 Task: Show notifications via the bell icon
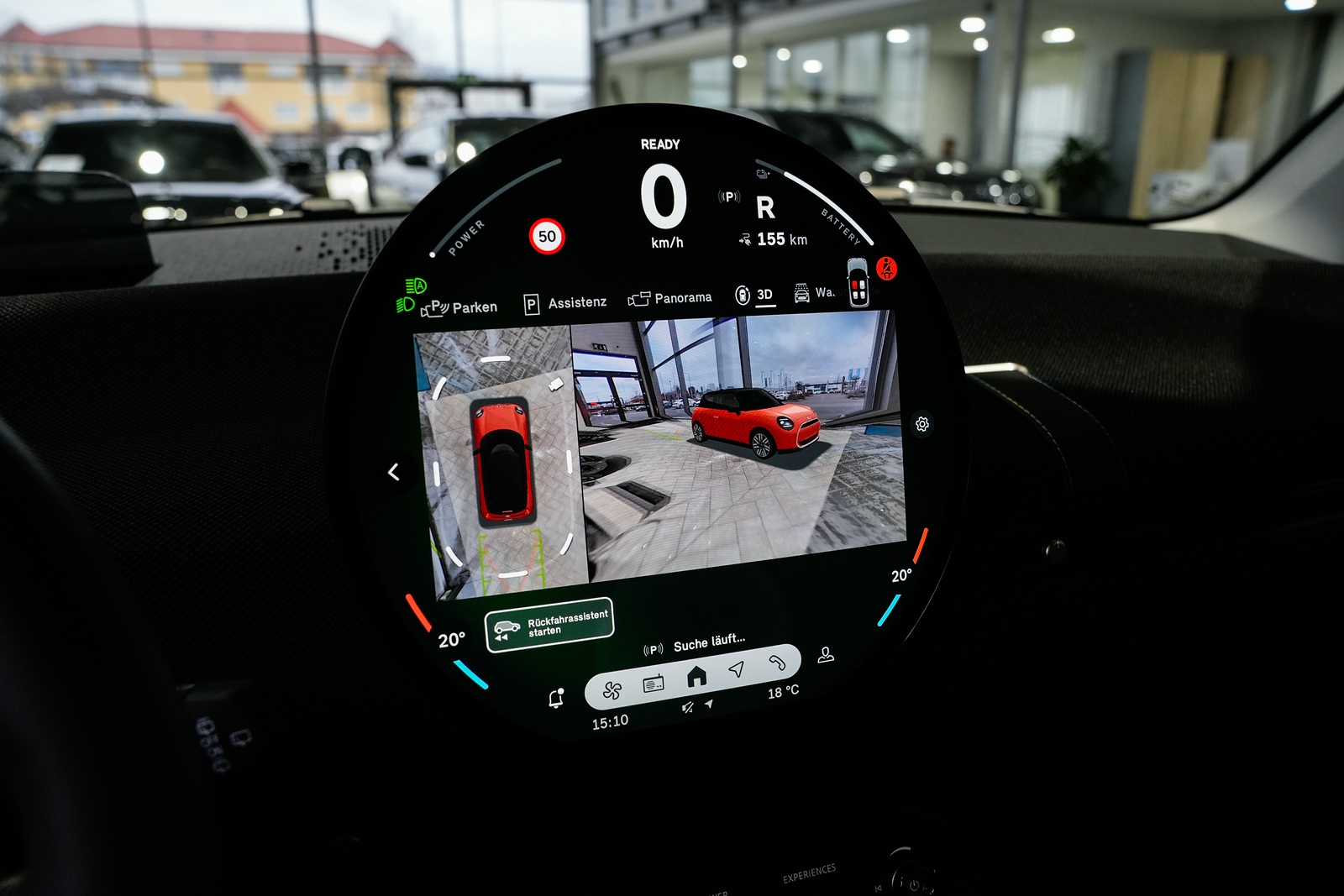point(556,699)
